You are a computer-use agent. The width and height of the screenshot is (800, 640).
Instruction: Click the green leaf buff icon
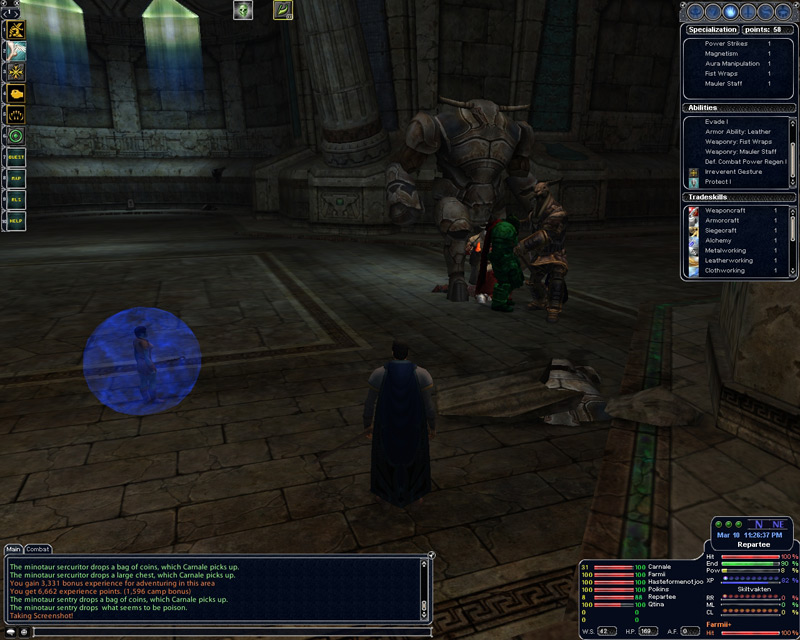(x=283, y=11)
